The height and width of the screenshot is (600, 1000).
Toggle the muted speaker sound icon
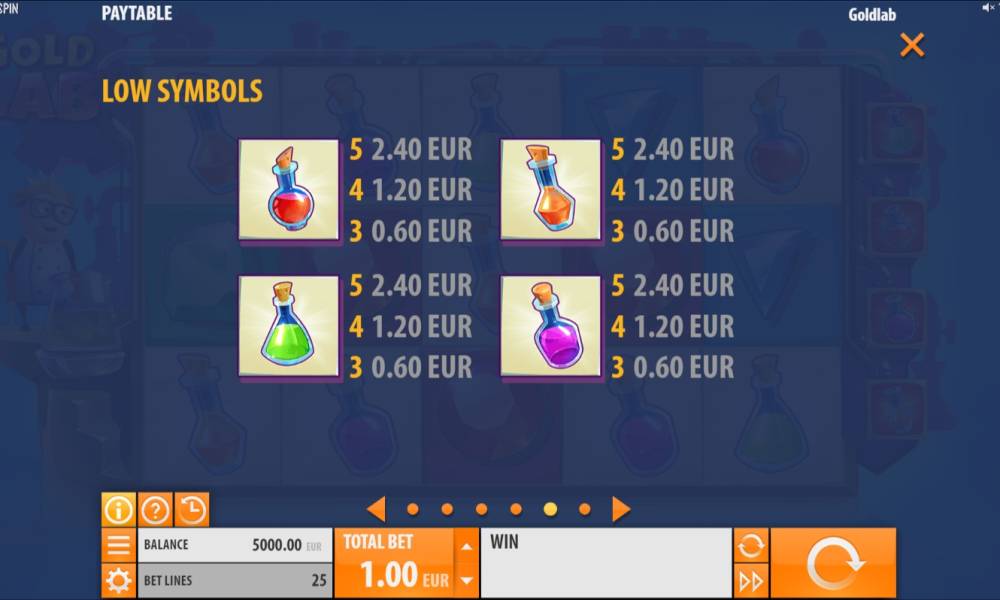[988, 7]
